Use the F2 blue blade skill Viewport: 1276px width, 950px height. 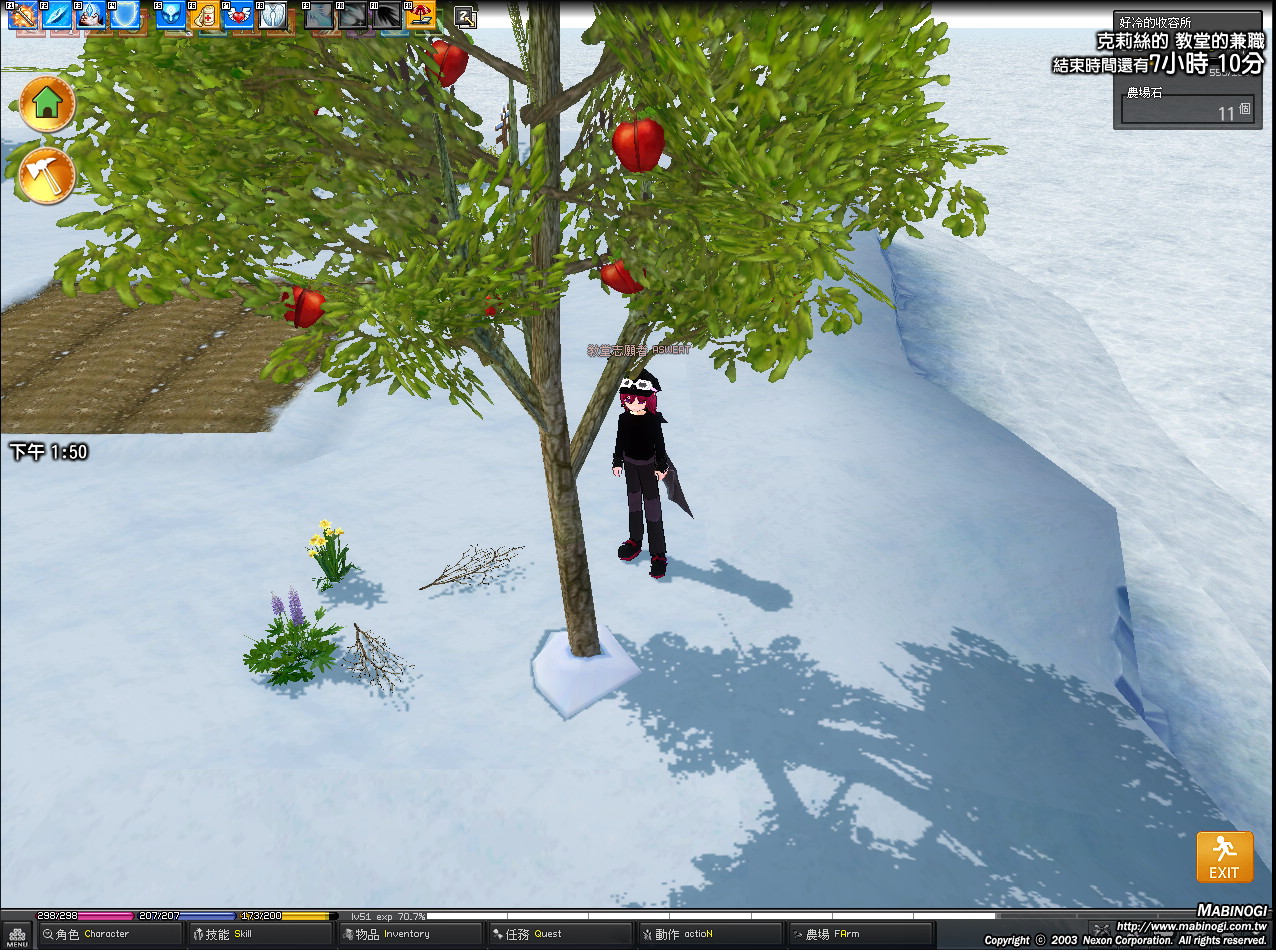coord(57,15)
